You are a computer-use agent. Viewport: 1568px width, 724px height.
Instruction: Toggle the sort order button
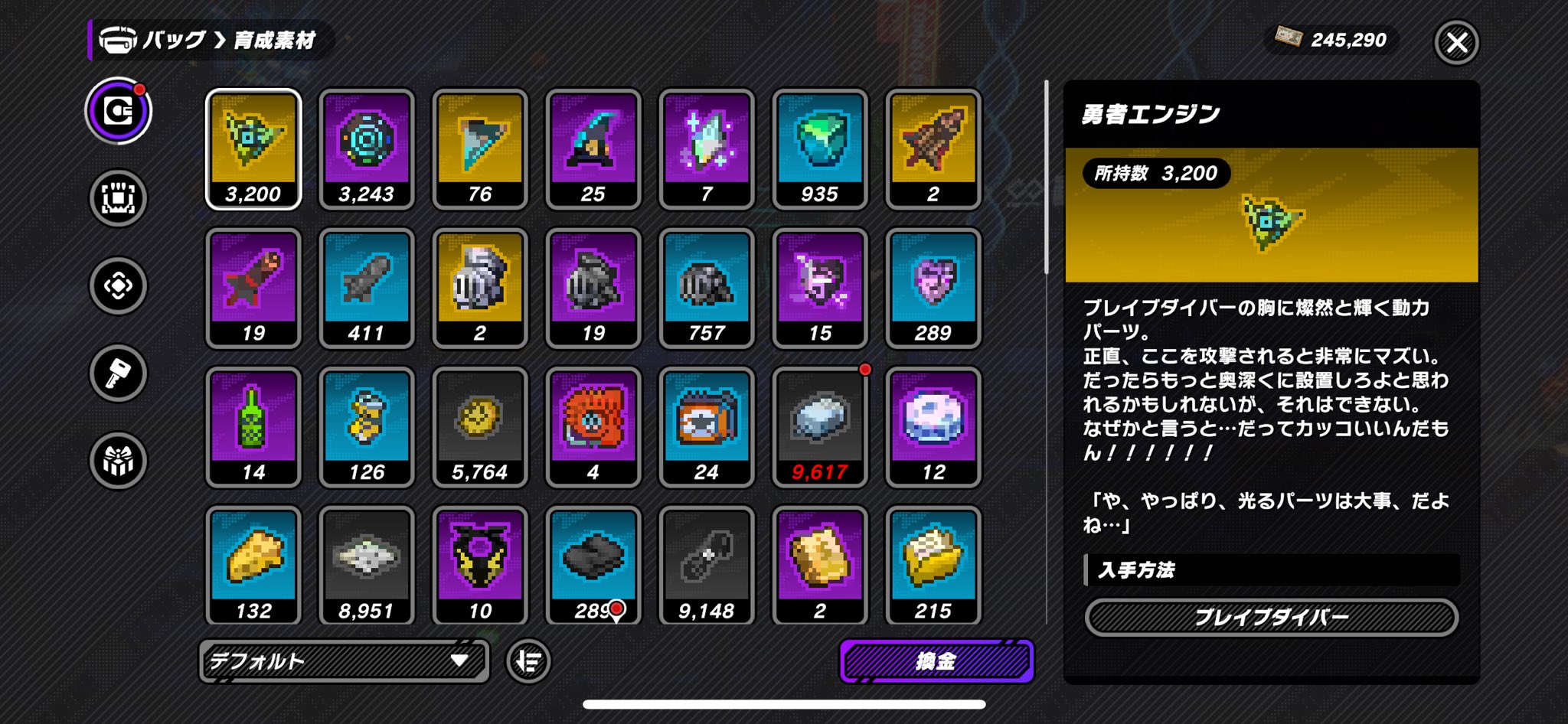[x=528, y=660]
